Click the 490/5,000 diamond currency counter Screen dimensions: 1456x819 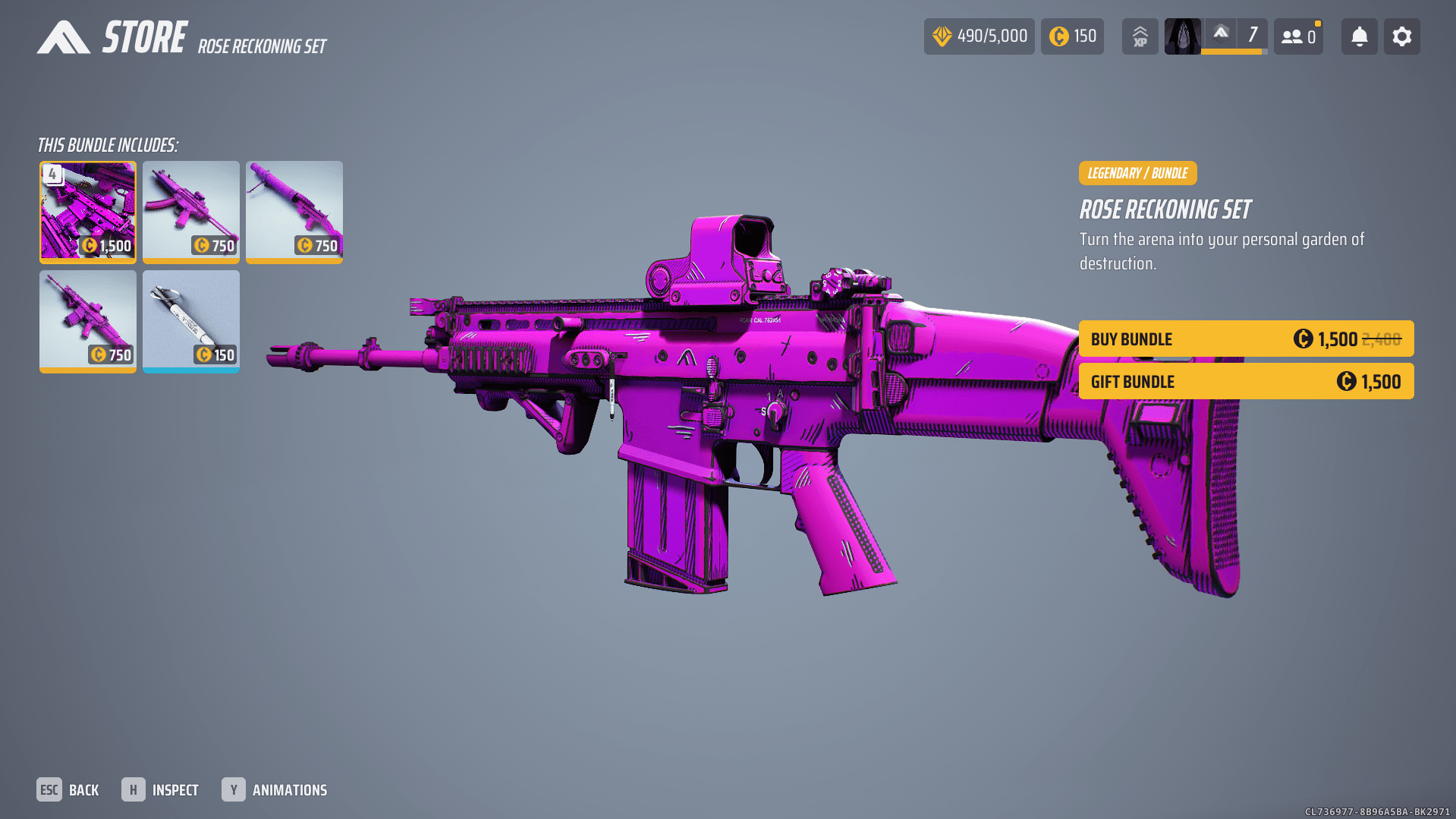point(979,36)
